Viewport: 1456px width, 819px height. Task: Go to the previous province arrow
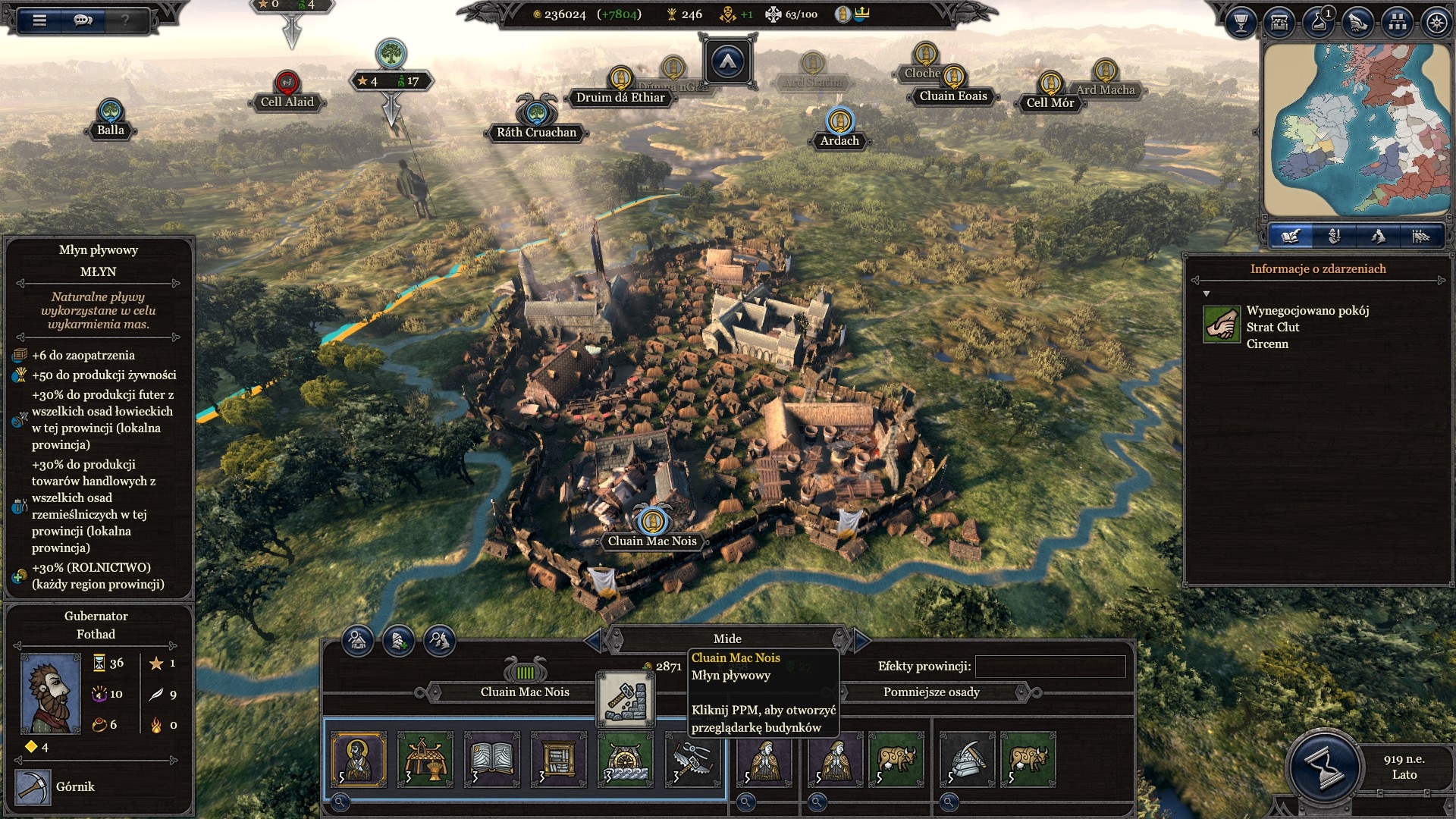point(593,641)
